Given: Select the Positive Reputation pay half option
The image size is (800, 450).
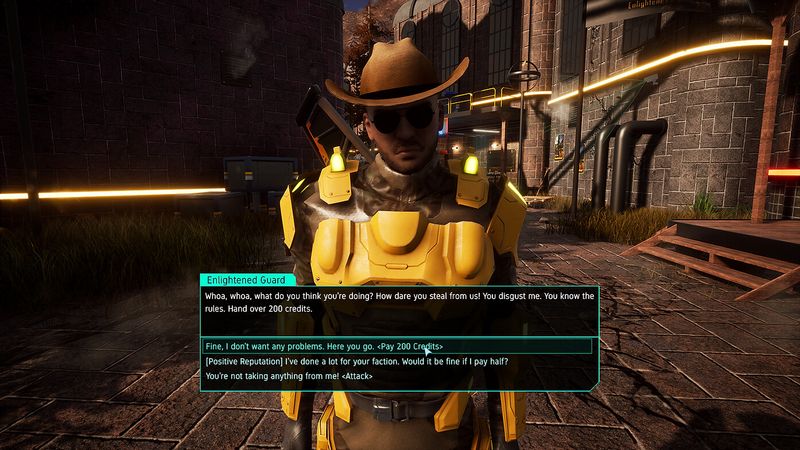Looking at the screenshot, I should click(350, 361).
